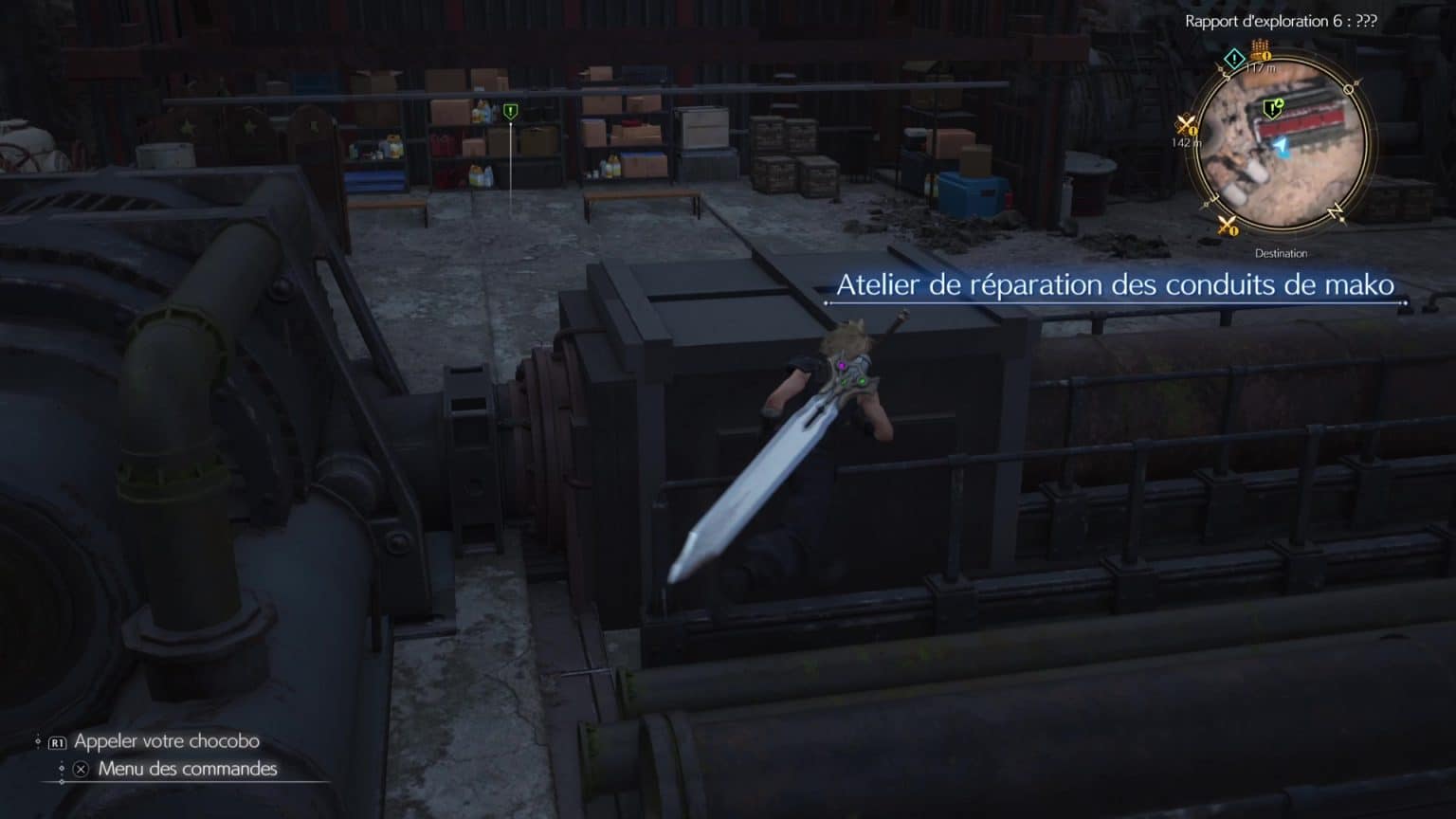Select the blue player arrow on the minimap
1456x819 pixels.
(1282, 146)
